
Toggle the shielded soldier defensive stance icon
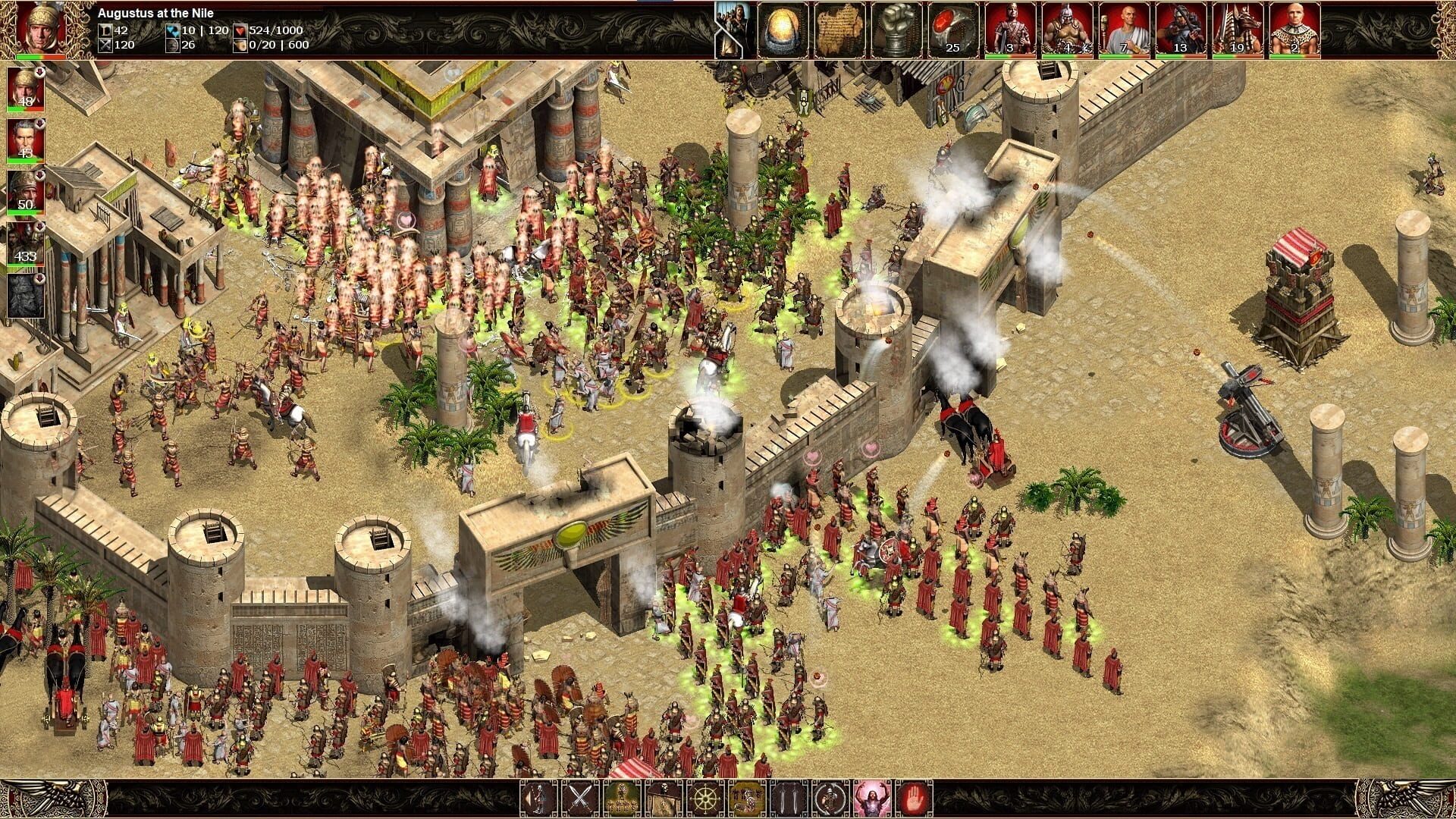[830, 799]
